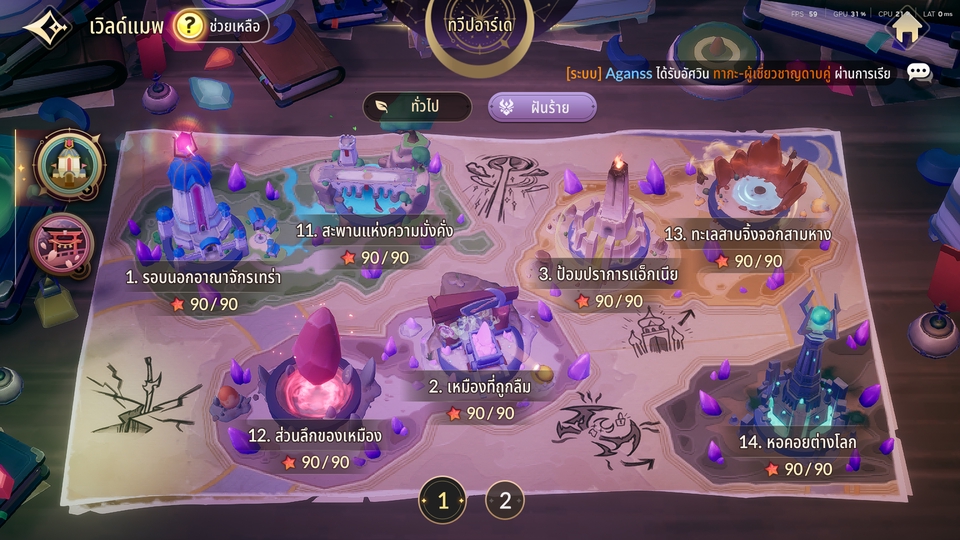The width and height of the screenshot is (960, 540).
Task: Go to map page 2
Action: [x=505, y=500]
